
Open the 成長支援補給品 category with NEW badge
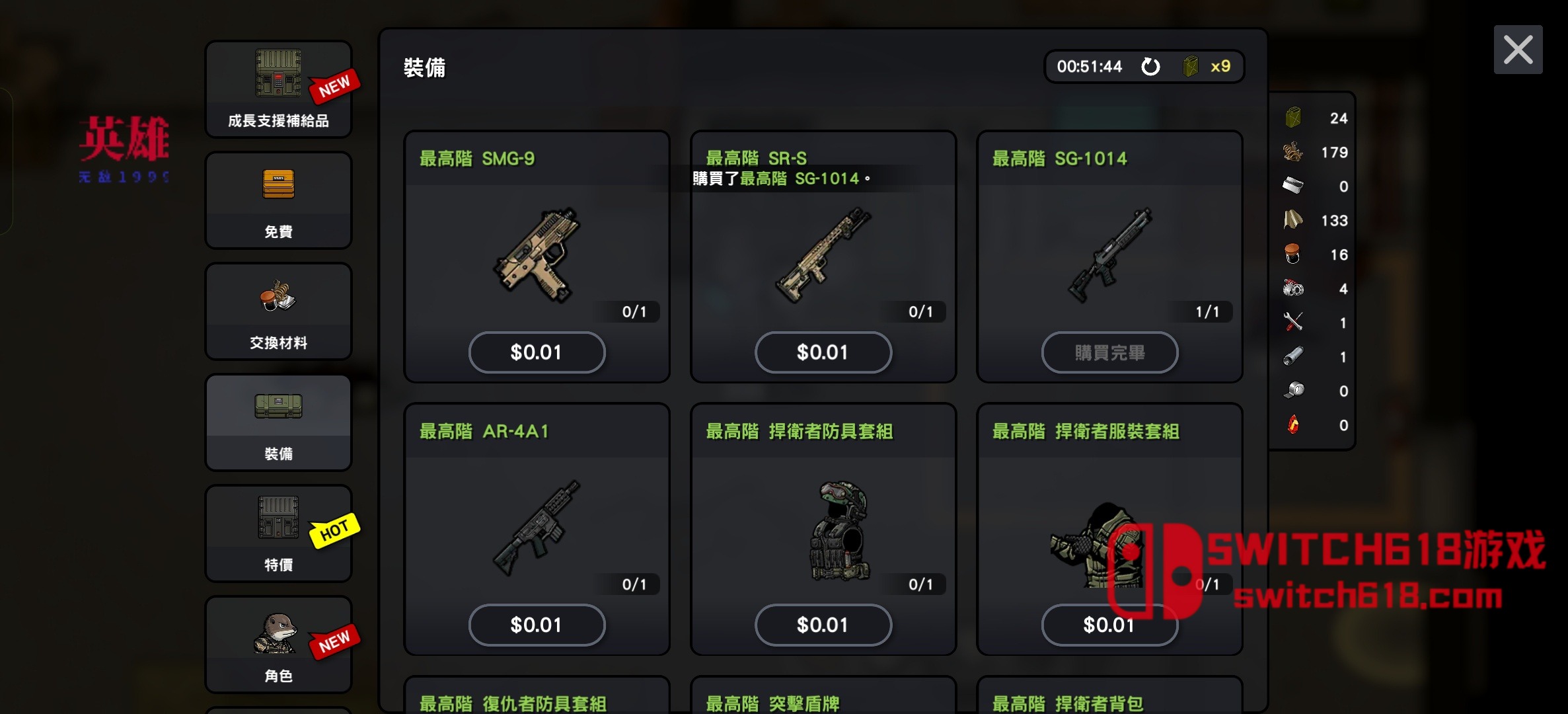278,89
